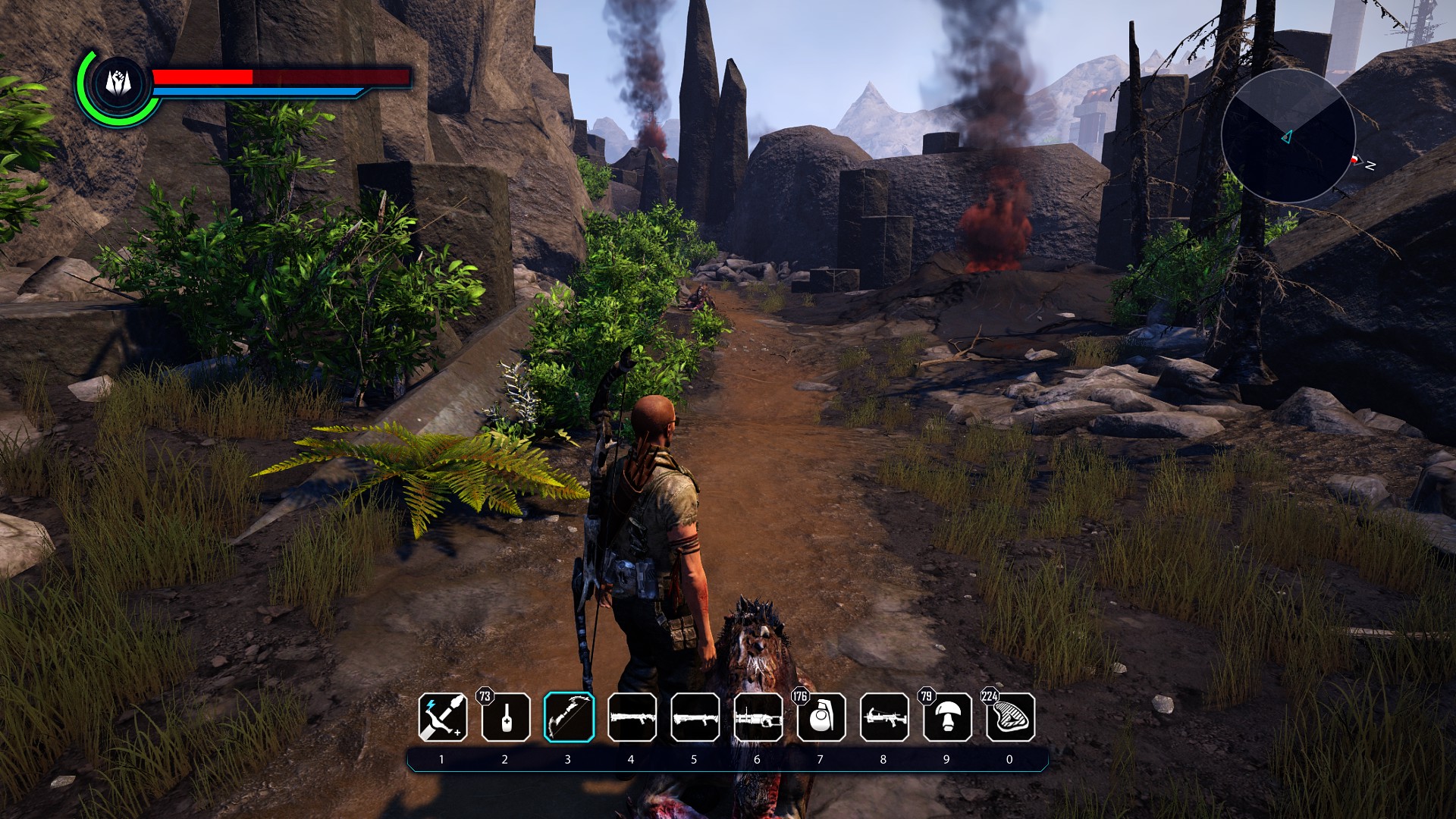Click the mushroom count badge showing 79
Screen dimensions: 1456x819
click(x=925, y=695)
